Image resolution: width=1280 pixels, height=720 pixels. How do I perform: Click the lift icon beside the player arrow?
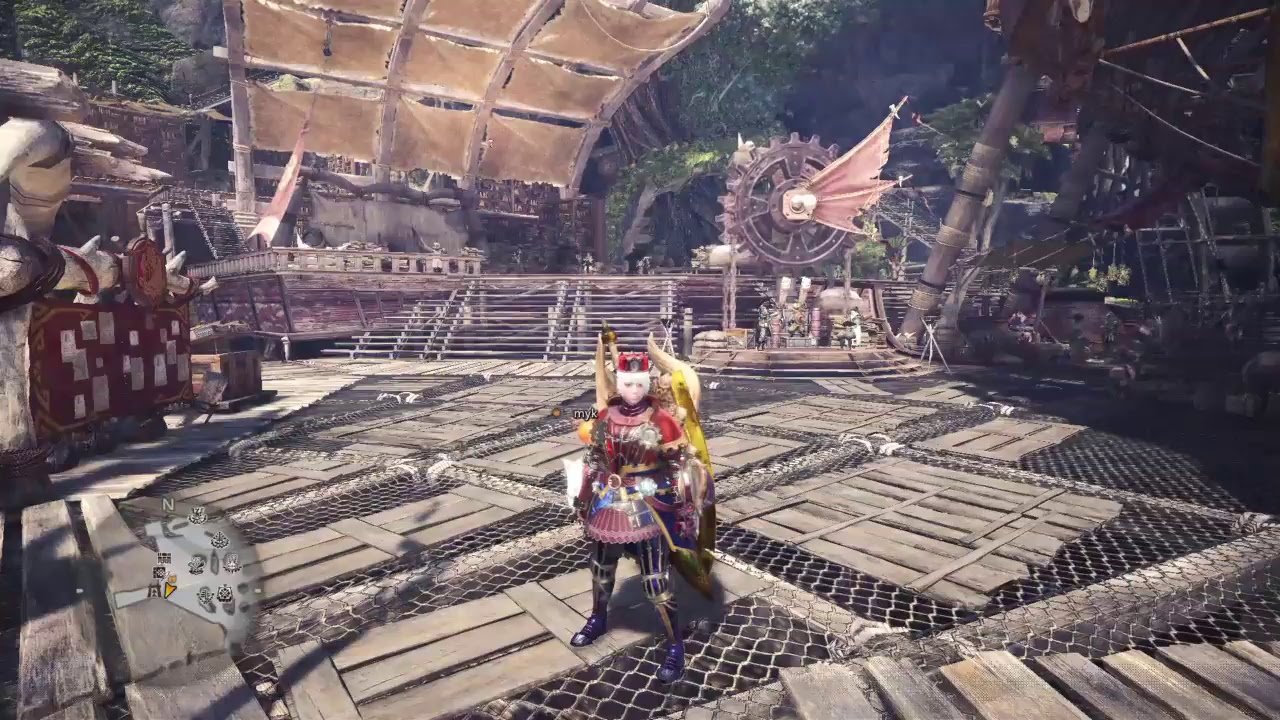click(x=154, y=591)
